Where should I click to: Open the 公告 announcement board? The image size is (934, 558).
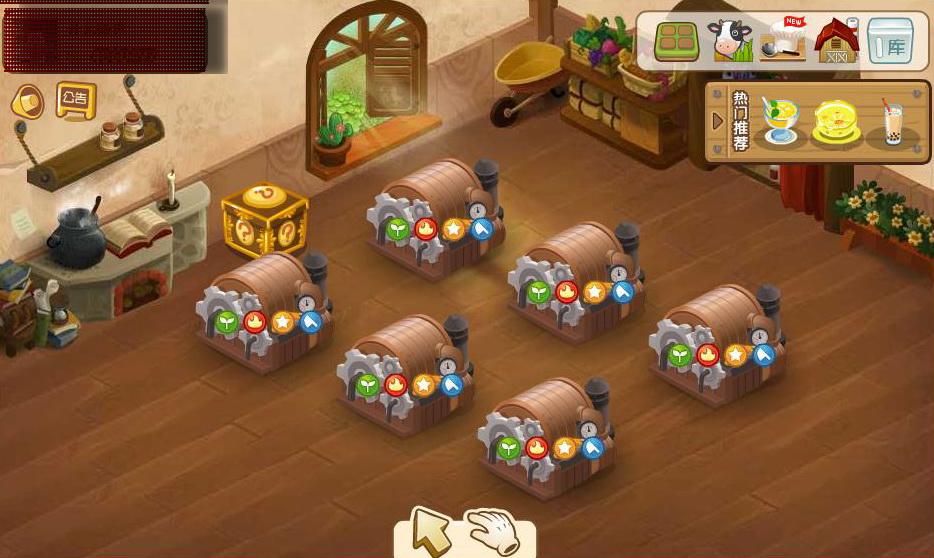[x=76, y=100]
